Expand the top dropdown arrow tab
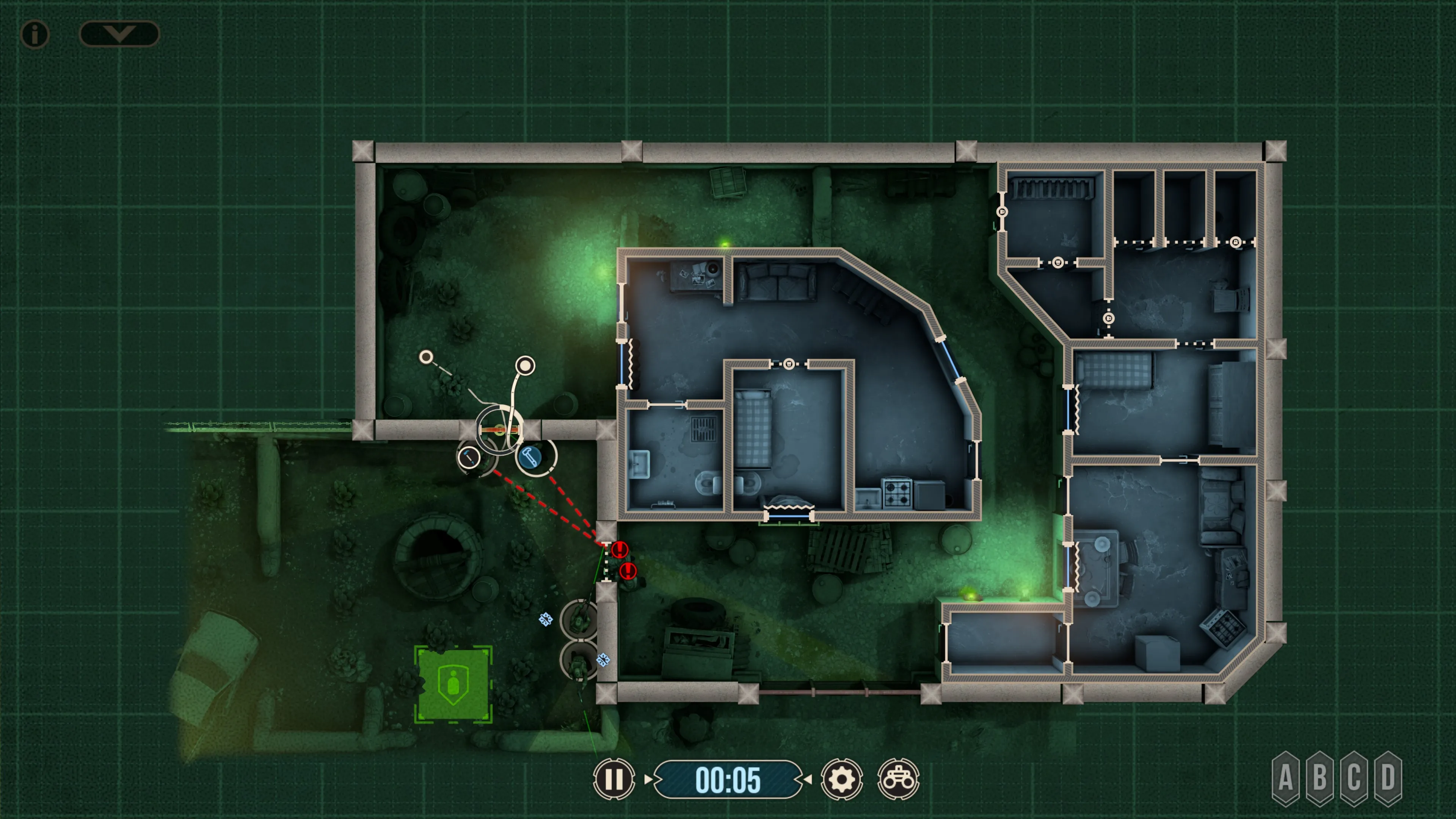Screen dimensions: 1456x819 point(119,33)
